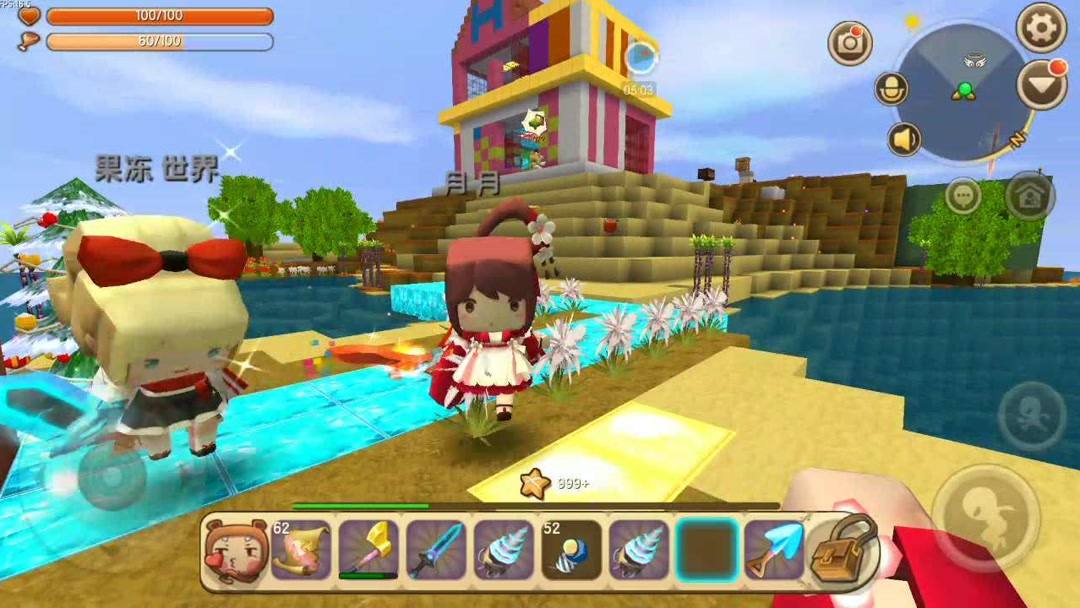Tap the house home button
The height and width of the screenshot is (608, 1080).
[1030, 196]
